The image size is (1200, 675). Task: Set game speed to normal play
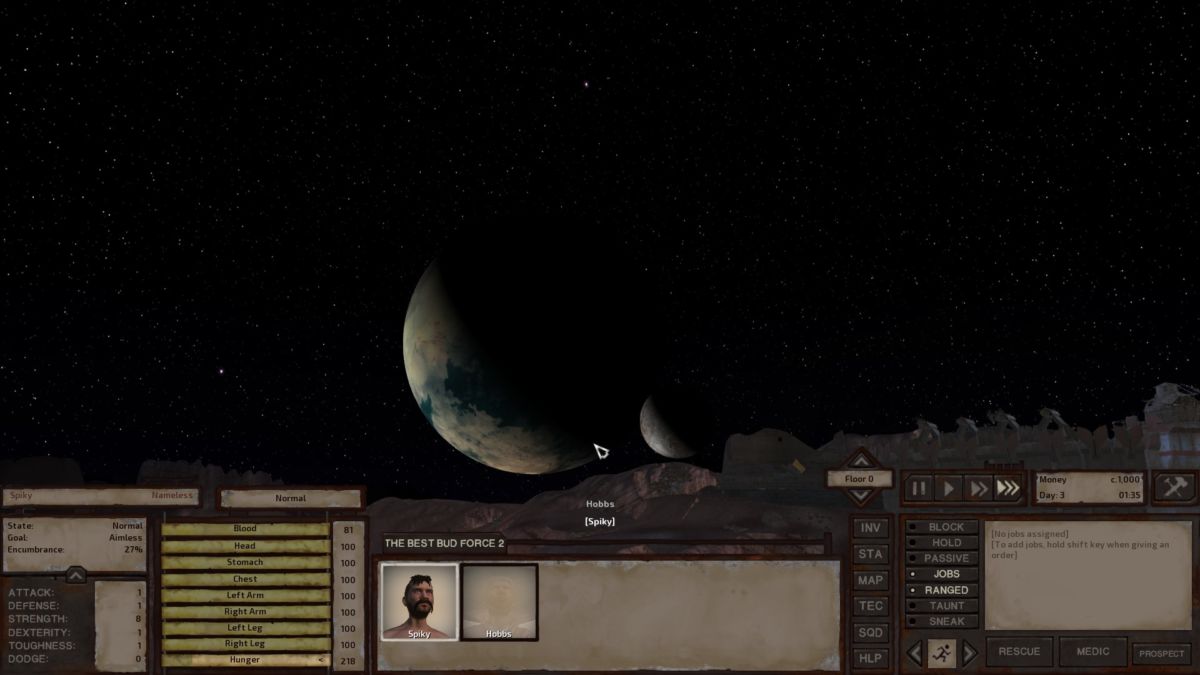click(949, 488)
